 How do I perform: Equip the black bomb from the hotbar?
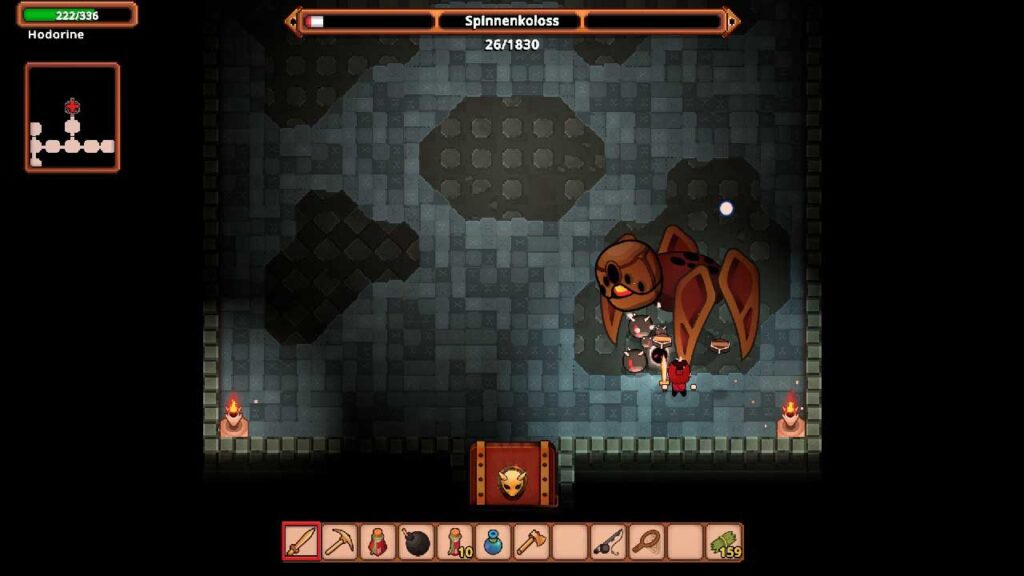pos(417,542)
